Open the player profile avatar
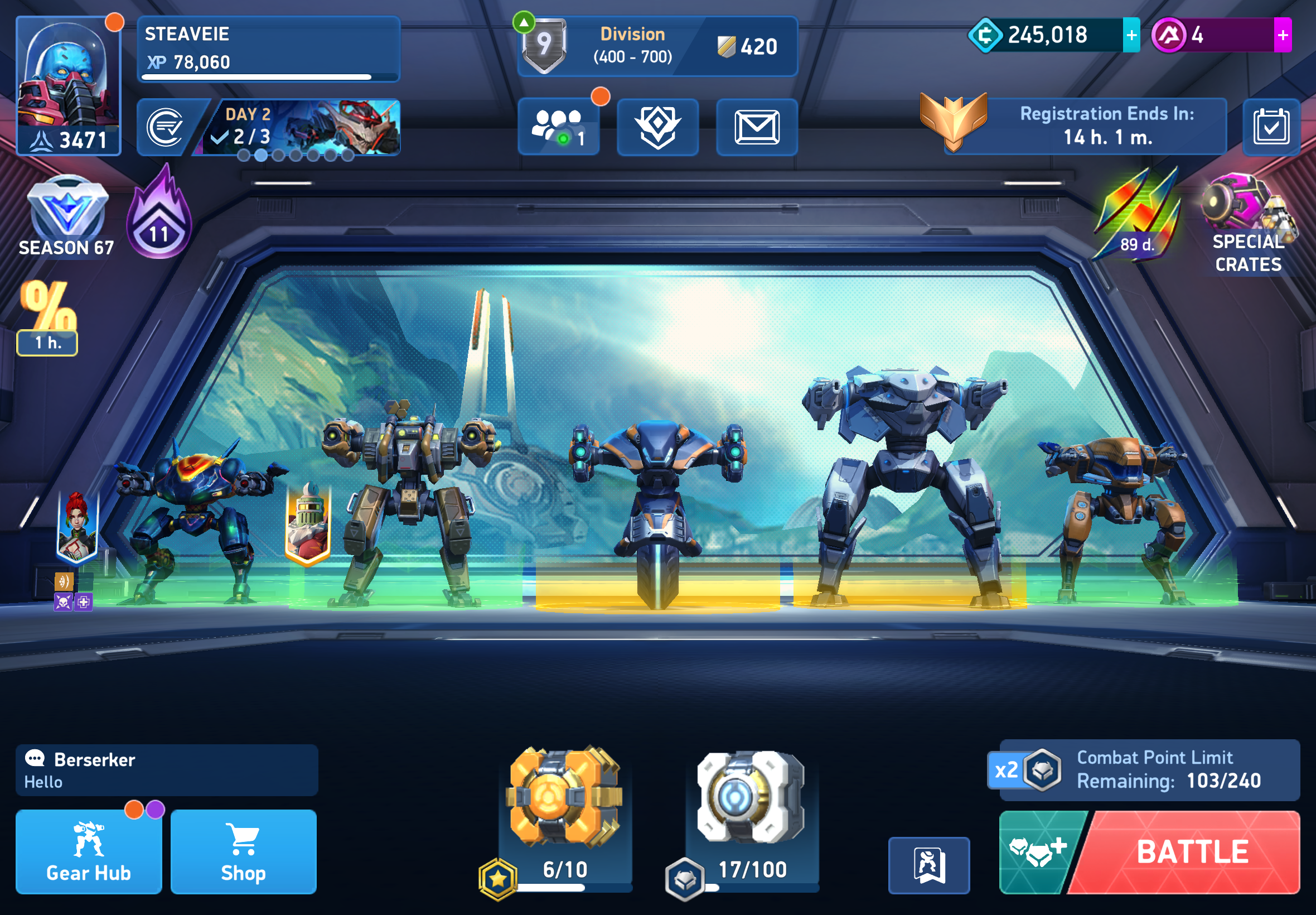This screenshot has height=915, width=1316. [68, 85]
